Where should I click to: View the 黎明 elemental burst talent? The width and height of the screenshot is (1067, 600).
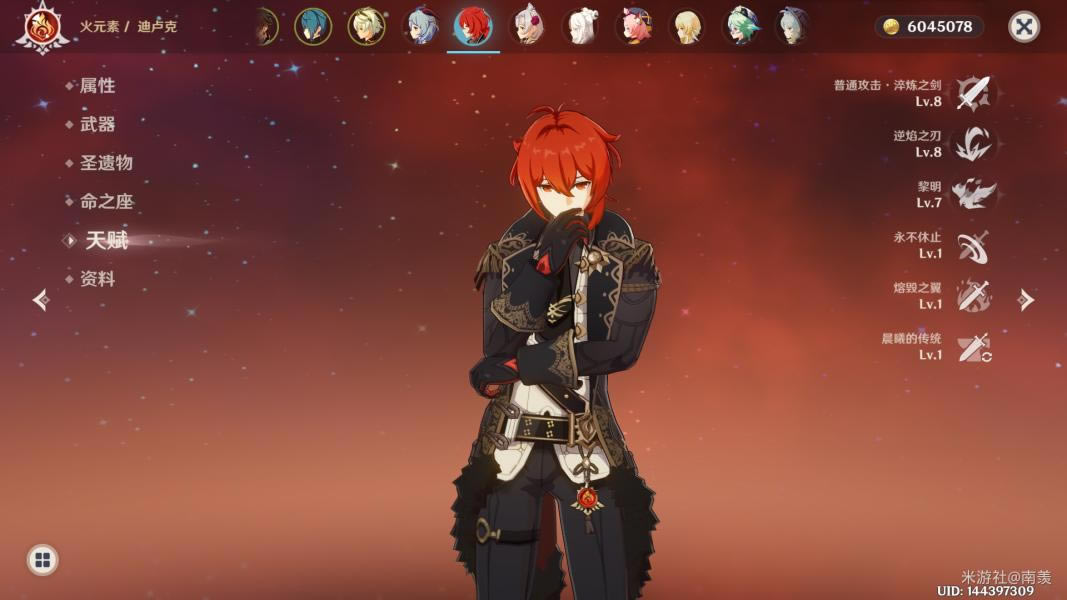coord(972,195)
